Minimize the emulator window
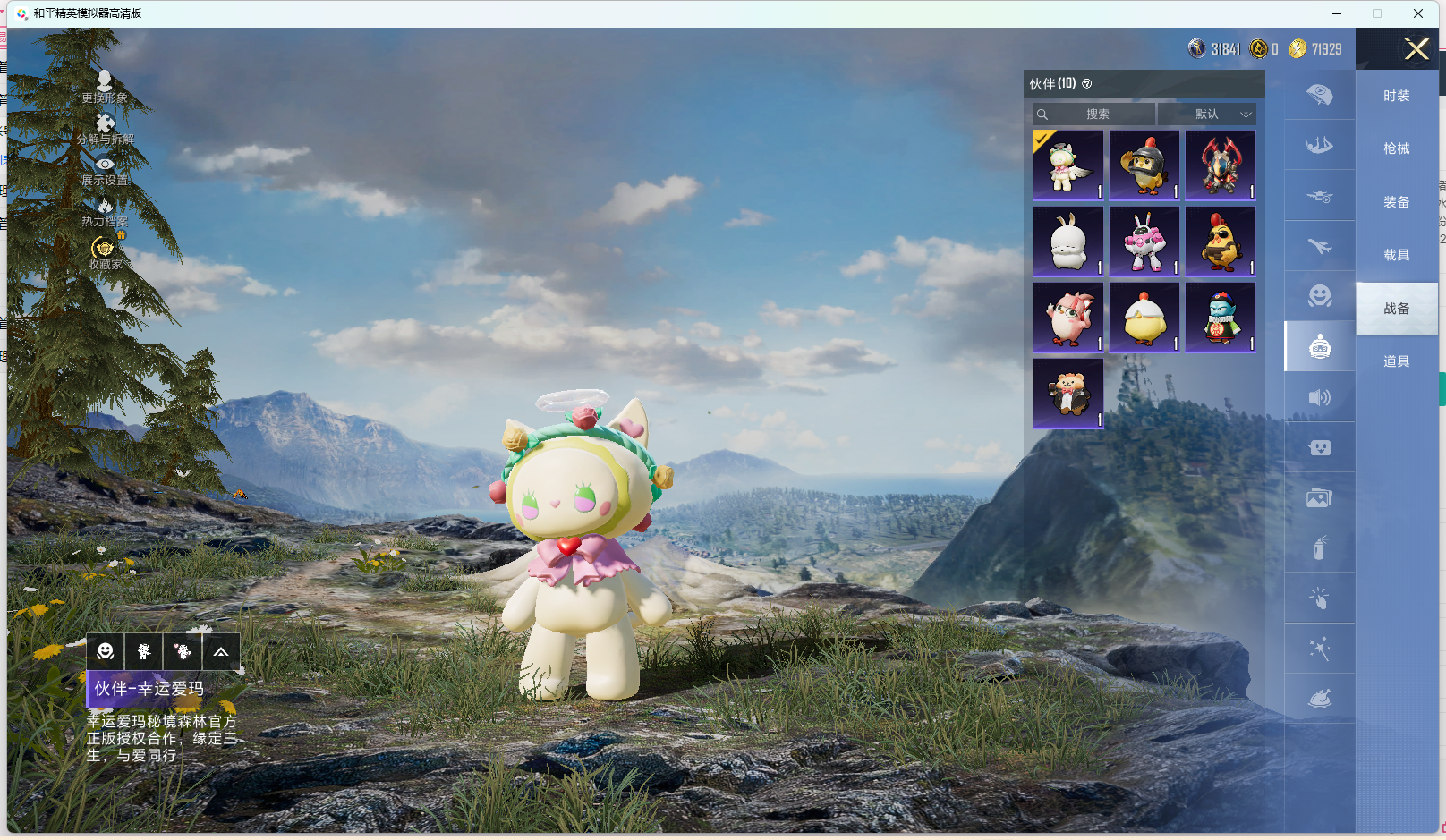This screenshot has width=1446, height=840. [1337, 13]
